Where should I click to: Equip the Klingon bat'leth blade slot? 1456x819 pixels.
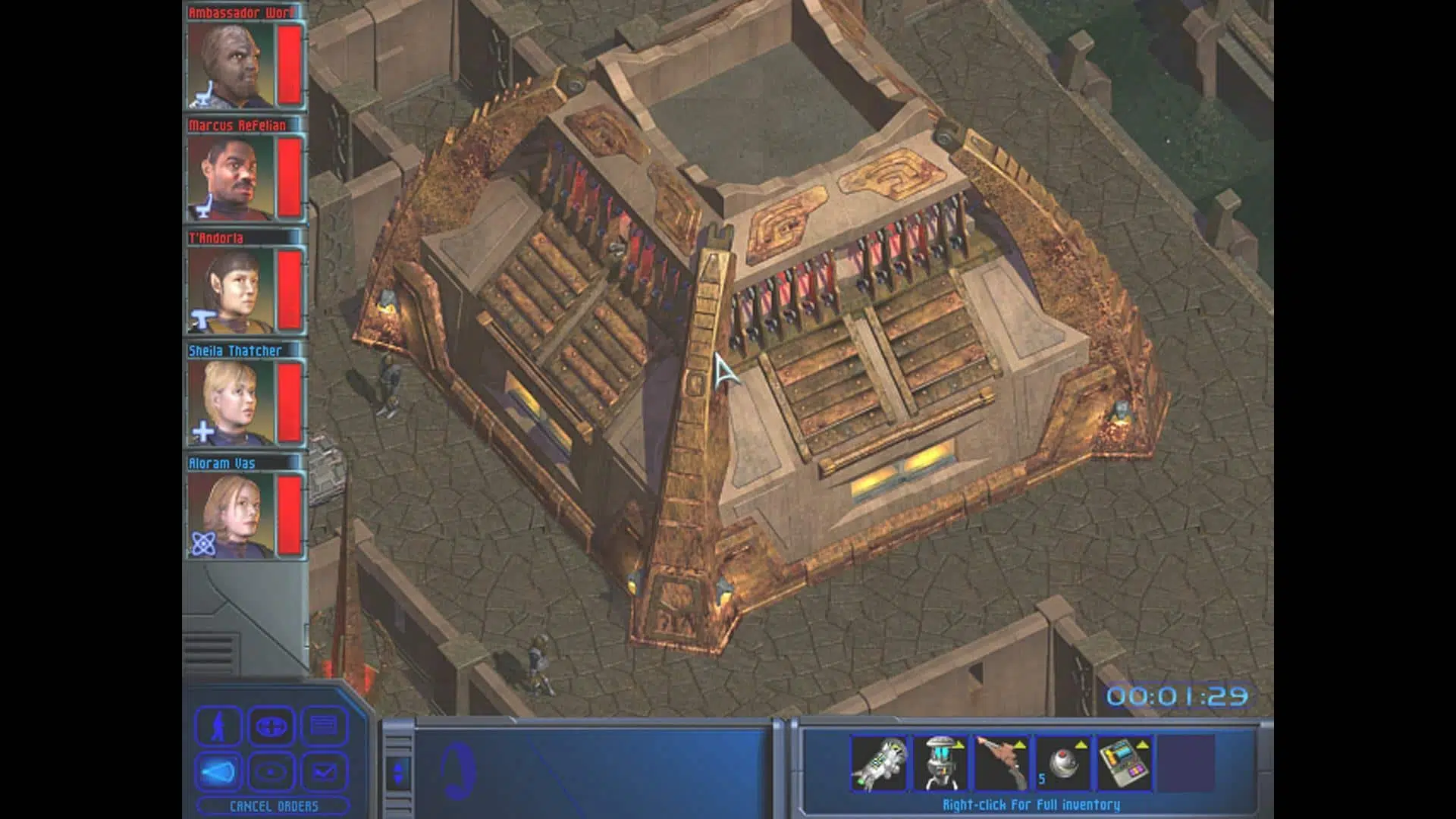[x=1002, y=764]
